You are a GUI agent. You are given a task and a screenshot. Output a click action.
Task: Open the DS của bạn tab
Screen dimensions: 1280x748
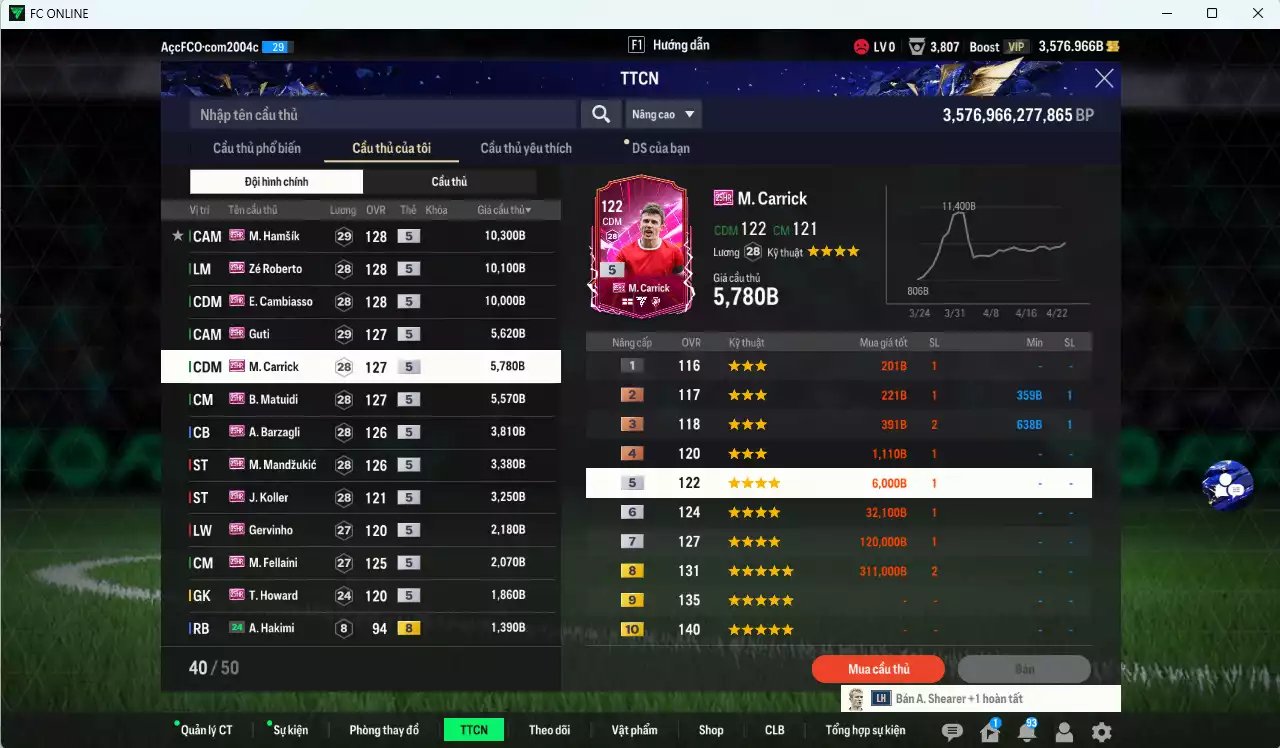660,148
